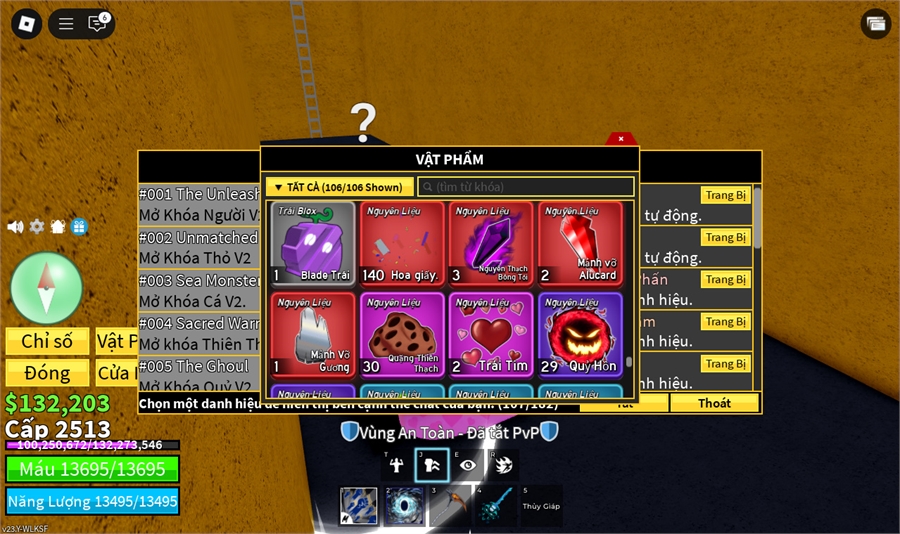The height and width of the screenshot is (534, 900).
Task: Close the Vật Phẩm inventory window
Action: (621, 139)
